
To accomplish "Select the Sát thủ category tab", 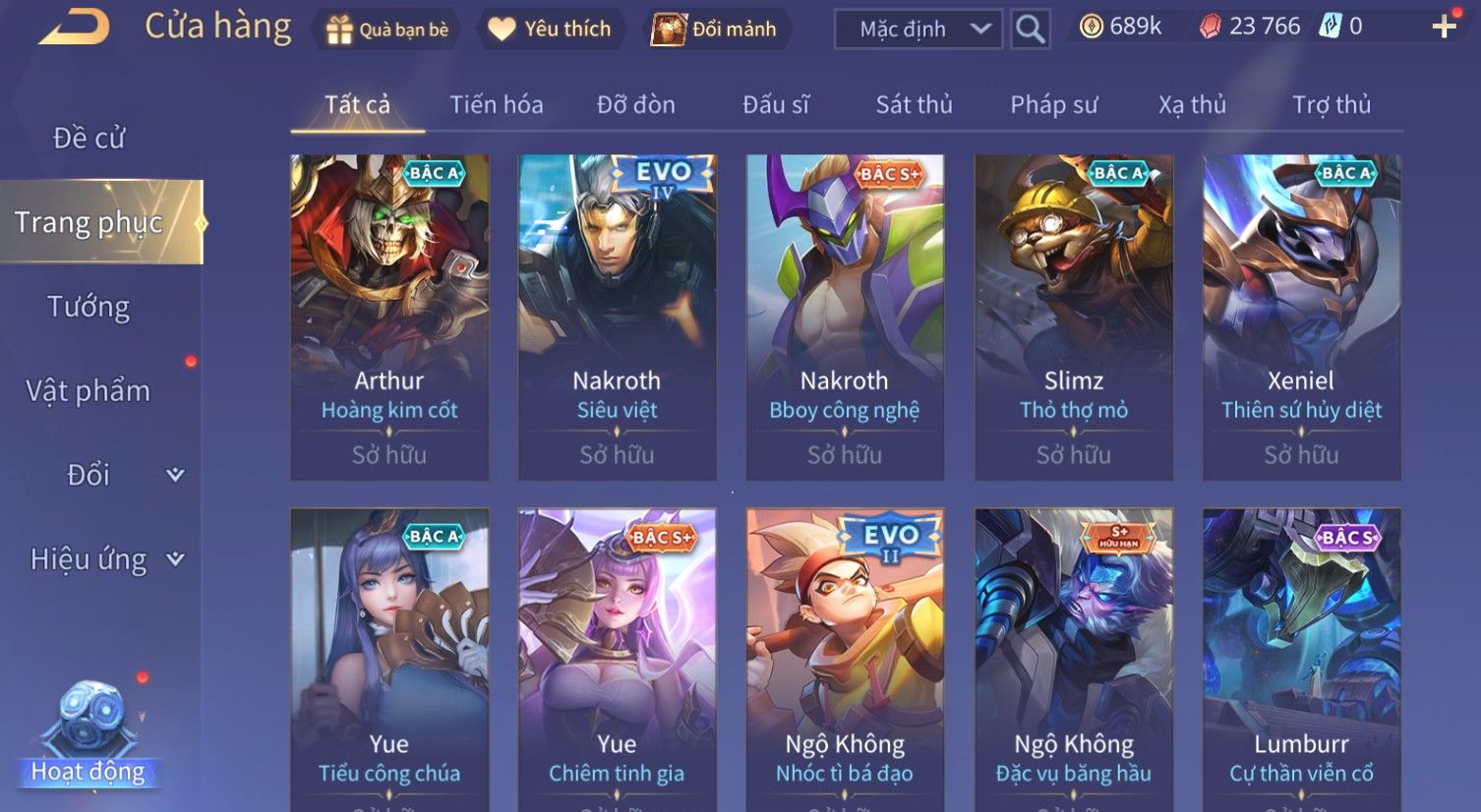I will (915, 105).
